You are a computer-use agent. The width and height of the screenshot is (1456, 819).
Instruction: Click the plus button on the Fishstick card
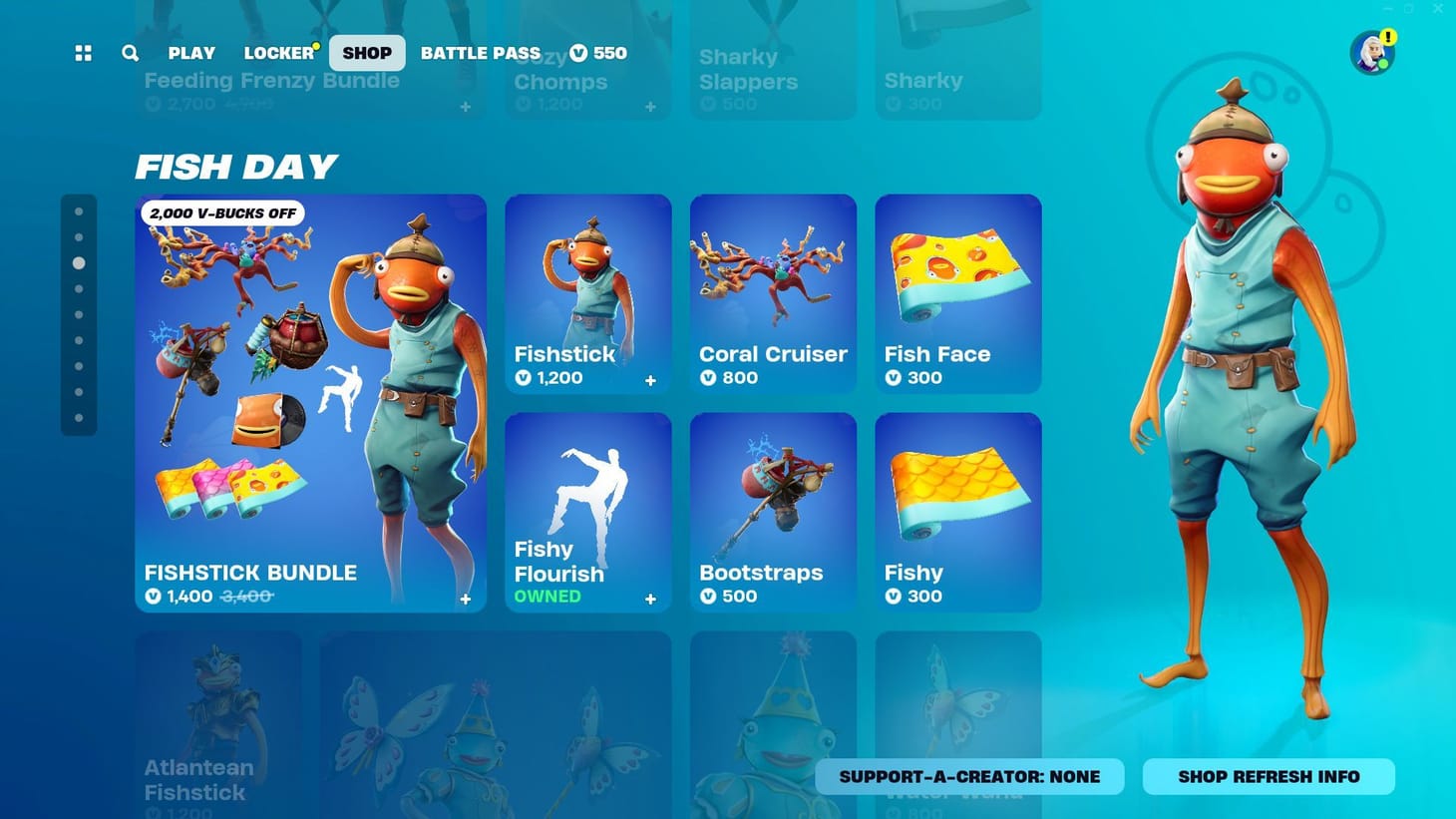point(650,379)
